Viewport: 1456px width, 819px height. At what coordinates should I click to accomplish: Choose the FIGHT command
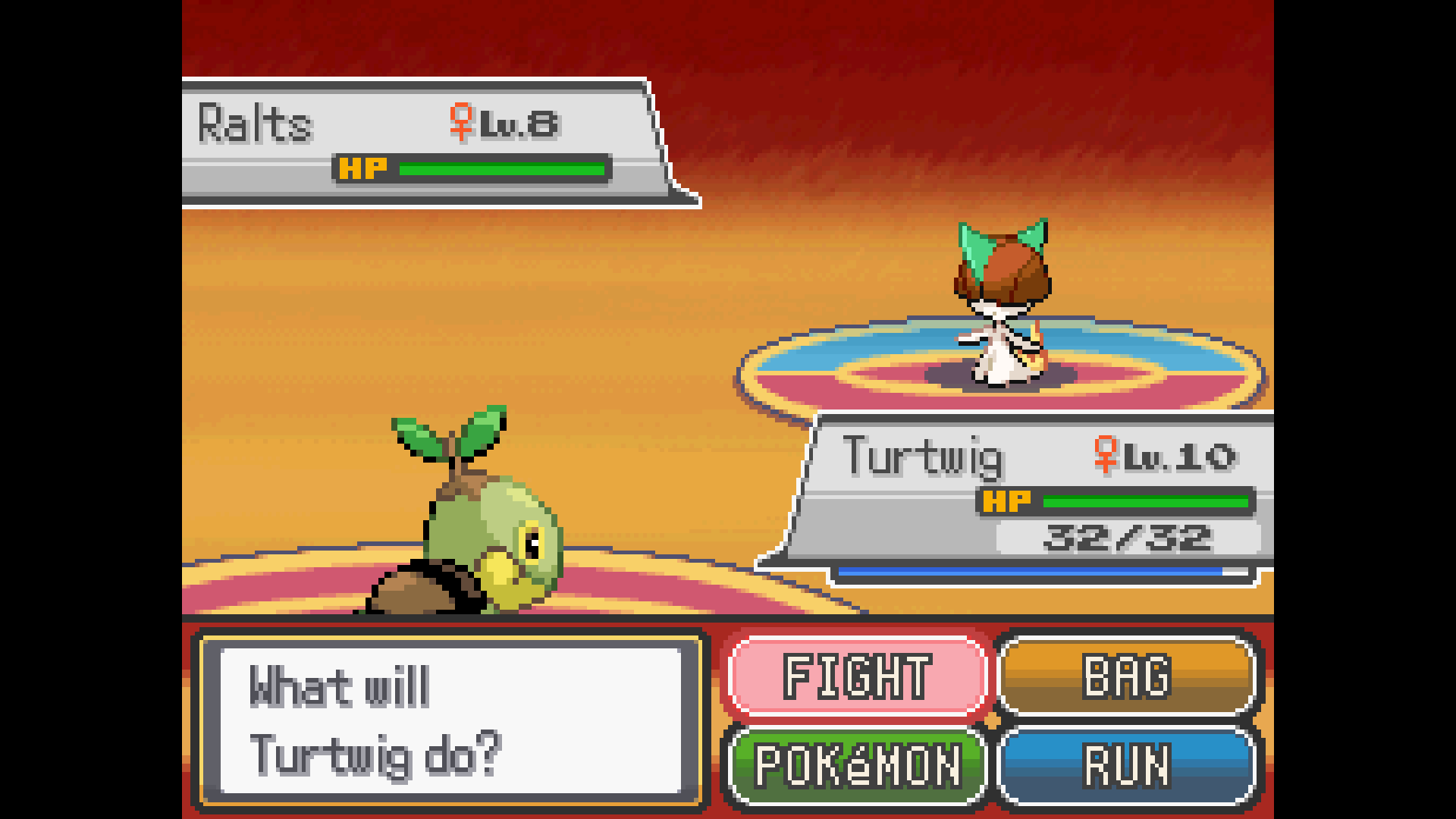(x=857, y=676)
